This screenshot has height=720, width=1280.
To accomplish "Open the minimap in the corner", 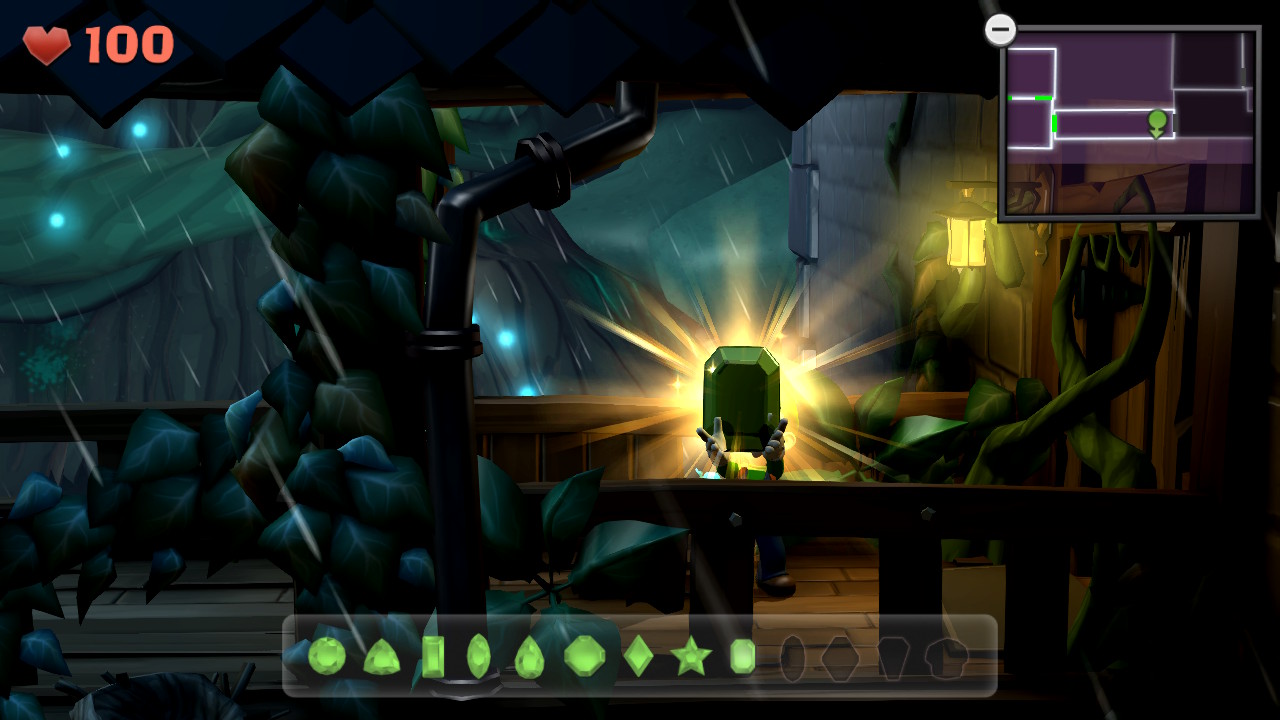I will 1129,121.
